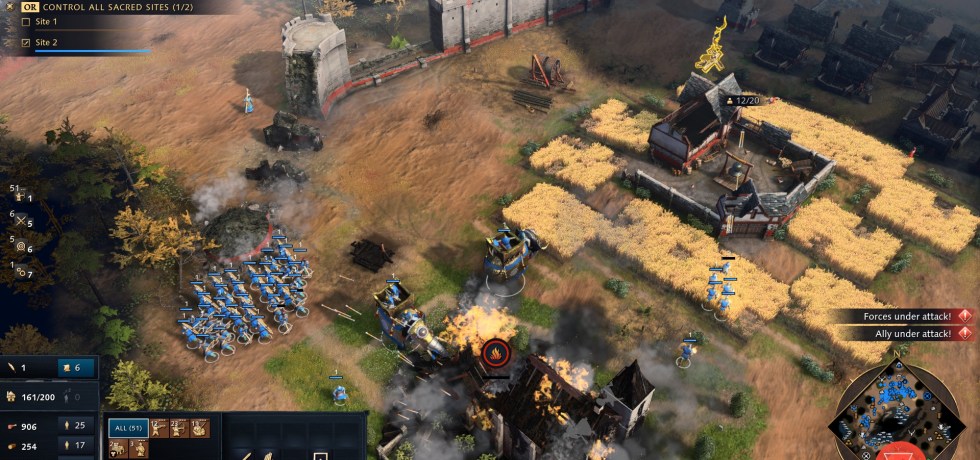Toggle the Site 2 objective checkbox

[x=26, y=43]
